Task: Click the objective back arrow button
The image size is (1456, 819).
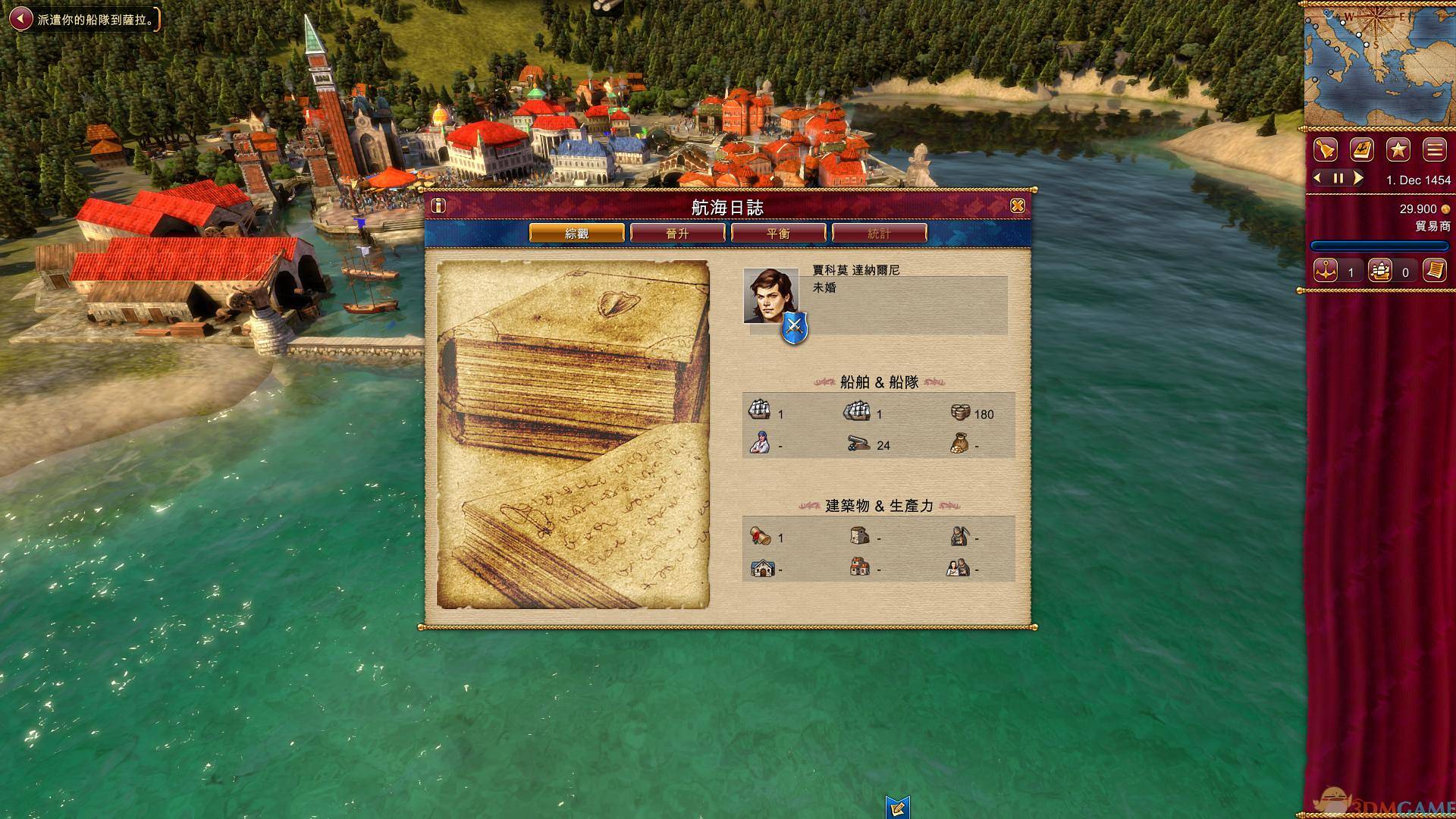Action: pos(21,19)
